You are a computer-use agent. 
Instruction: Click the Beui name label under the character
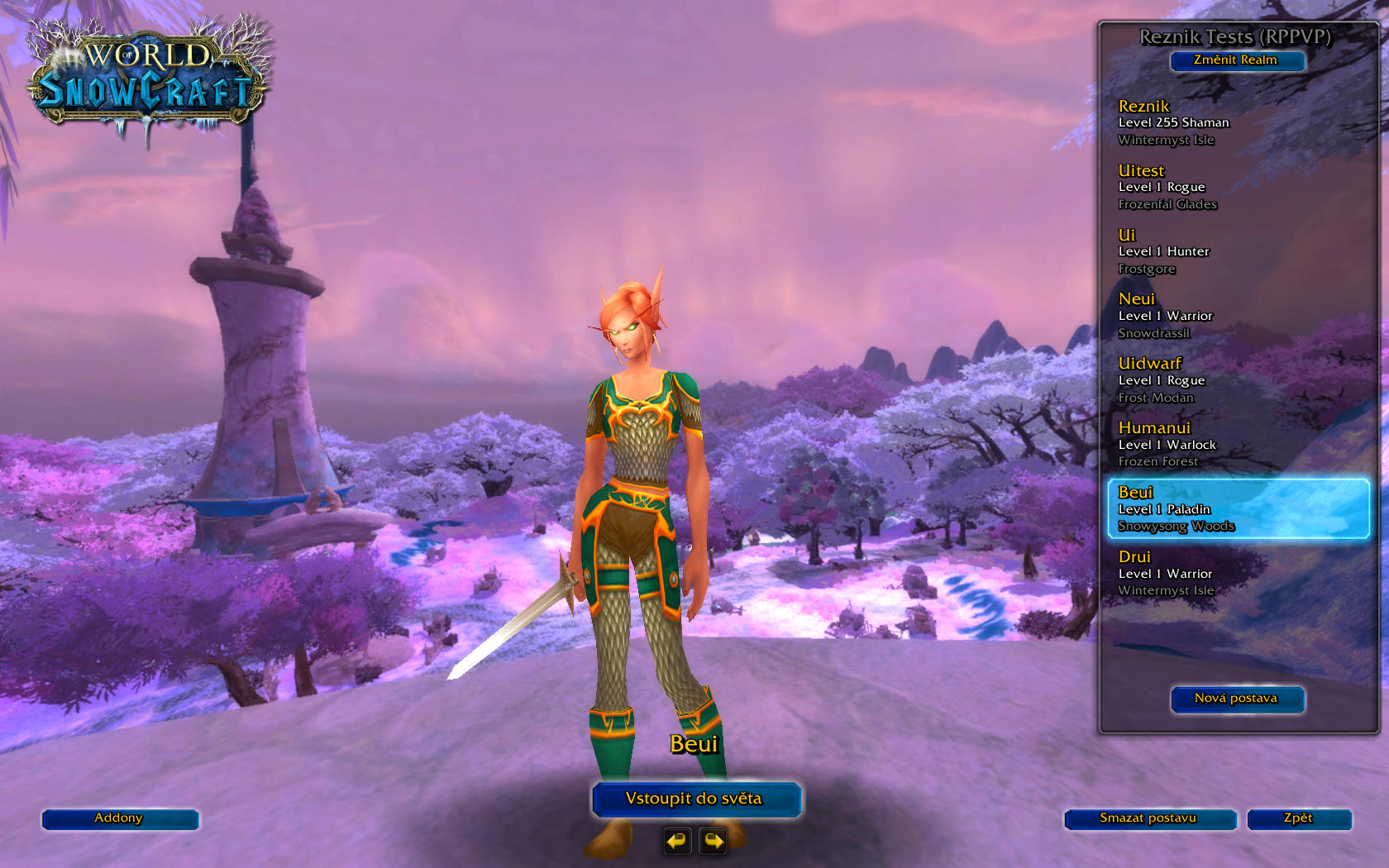[694, 743]
